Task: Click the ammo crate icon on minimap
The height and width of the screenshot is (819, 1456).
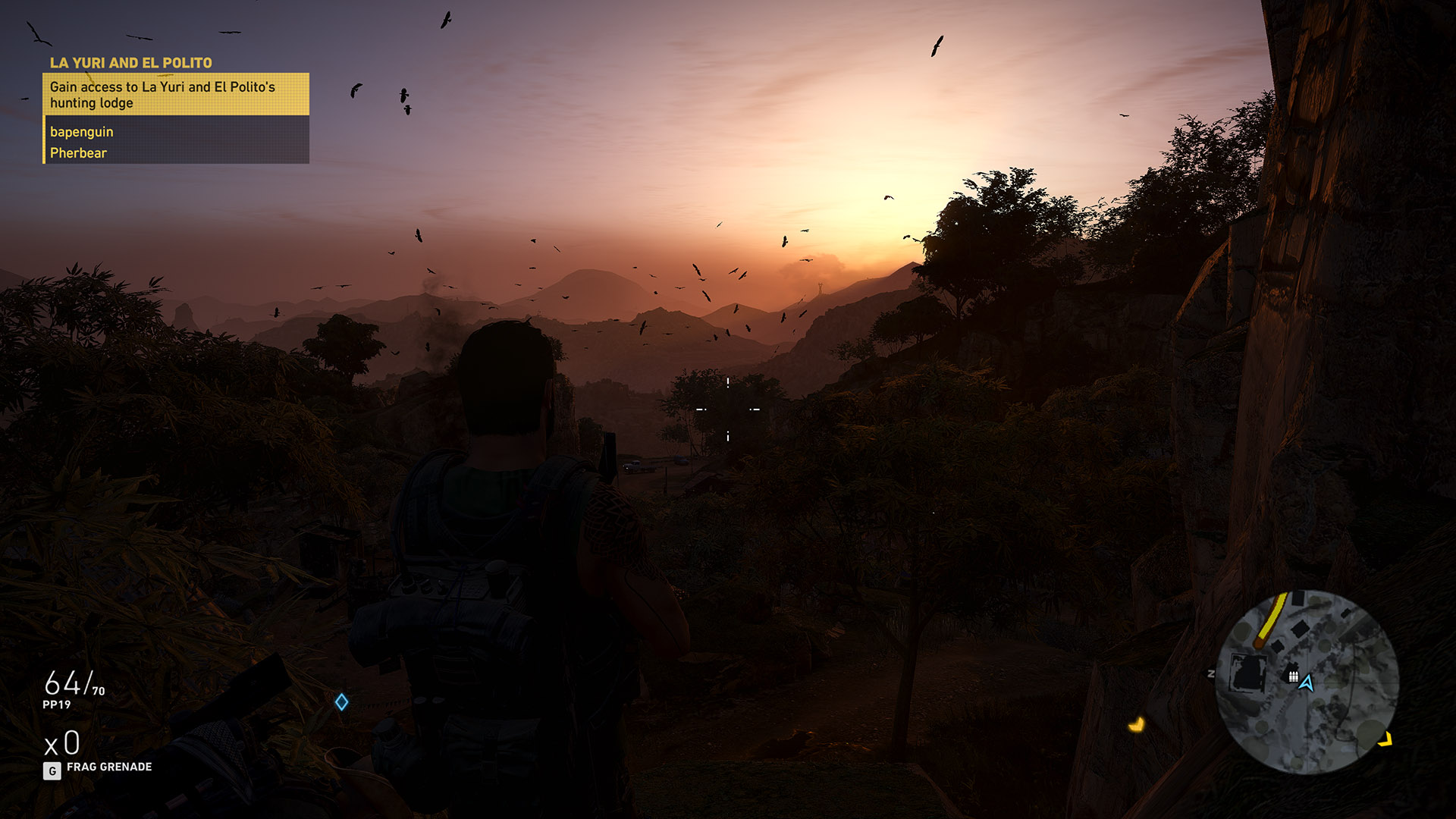Action: 1293,676
